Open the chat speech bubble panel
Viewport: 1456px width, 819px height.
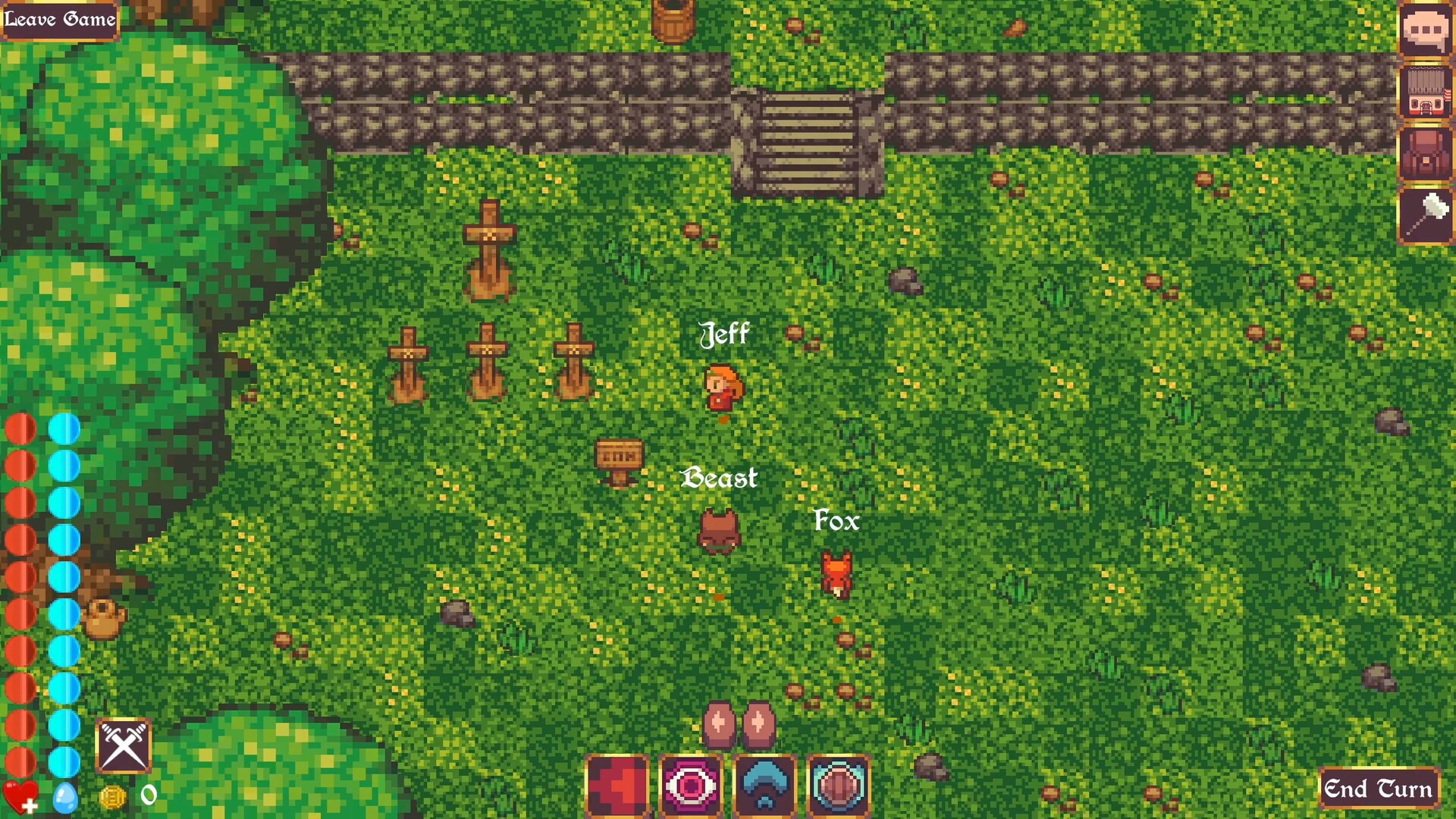coord(1425,30)
